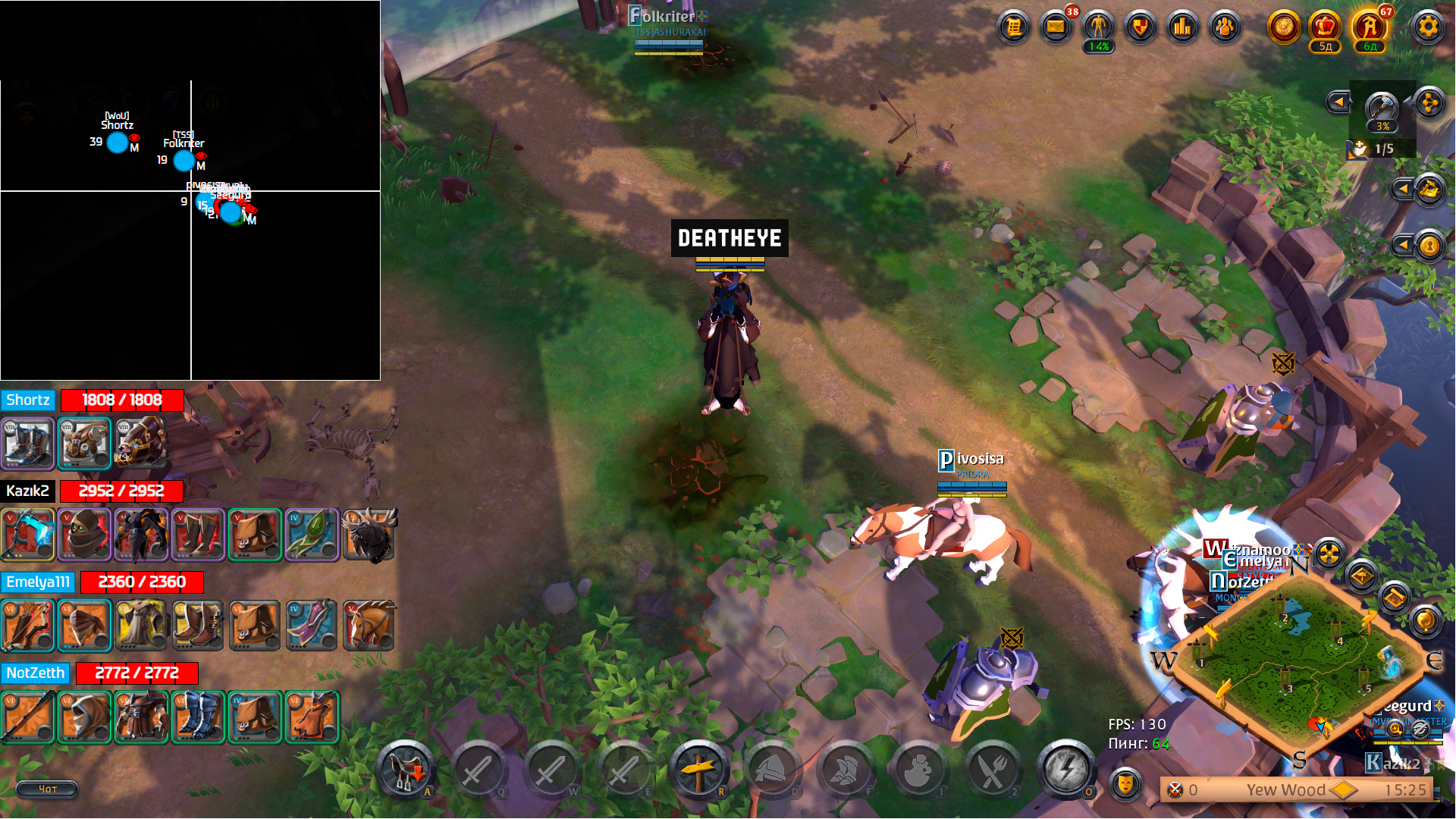Activate the lightning bolt ability
Screen dimensions: 1456x819
tap(1065, 770)
